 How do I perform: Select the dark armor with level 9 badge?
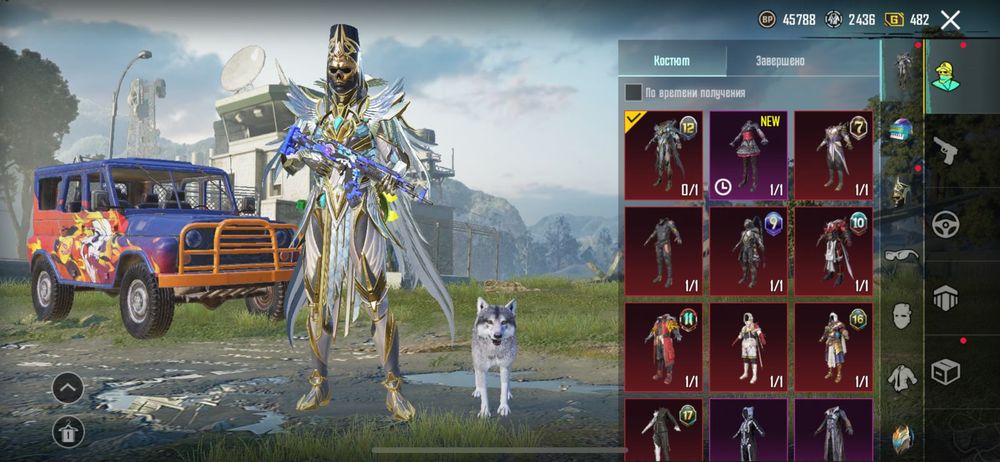(748, 251)
